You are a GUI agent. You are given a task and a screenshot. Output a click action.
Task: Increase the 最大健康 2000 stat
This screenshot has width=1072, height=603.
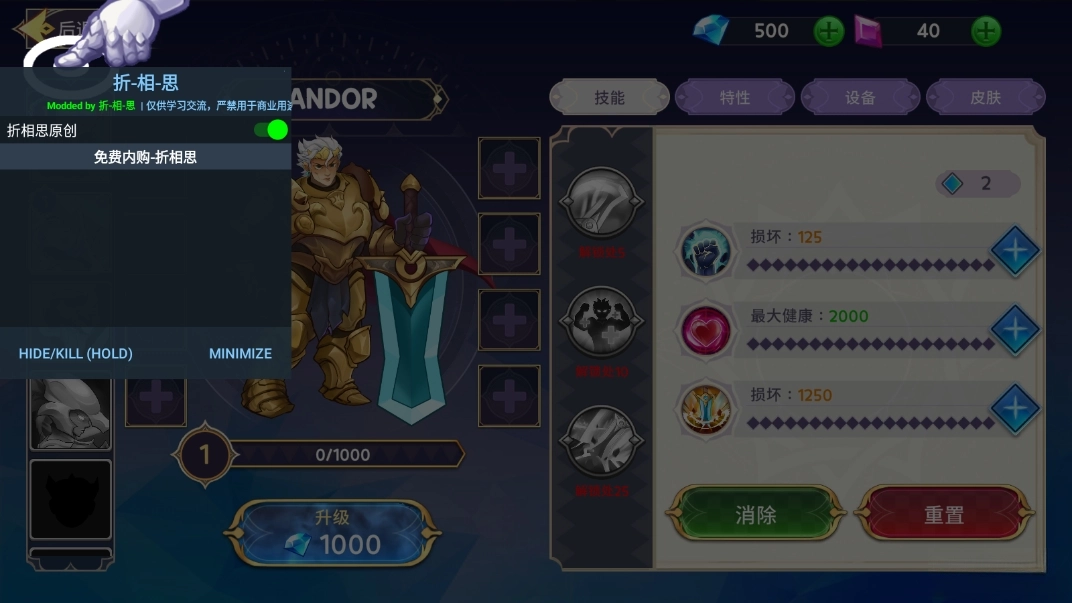coord(1015,330)
